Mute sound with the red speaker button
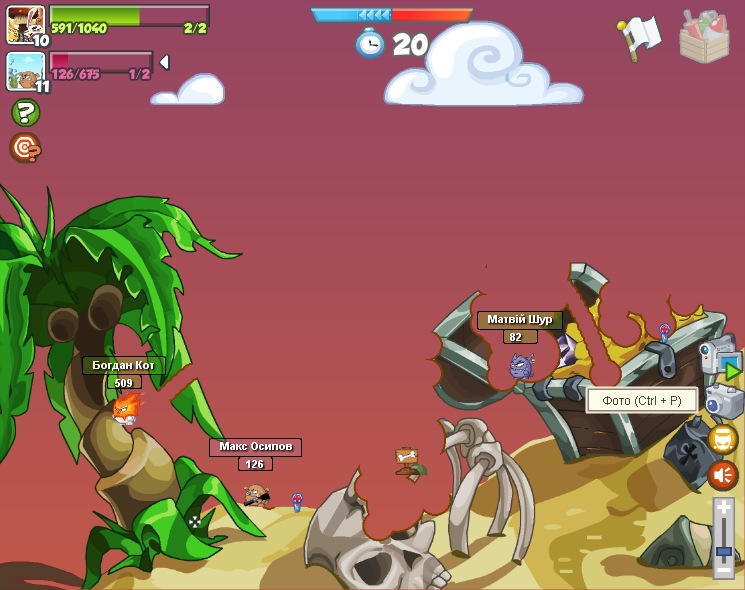This screenshot has height=590, width=745. (723, 474)
